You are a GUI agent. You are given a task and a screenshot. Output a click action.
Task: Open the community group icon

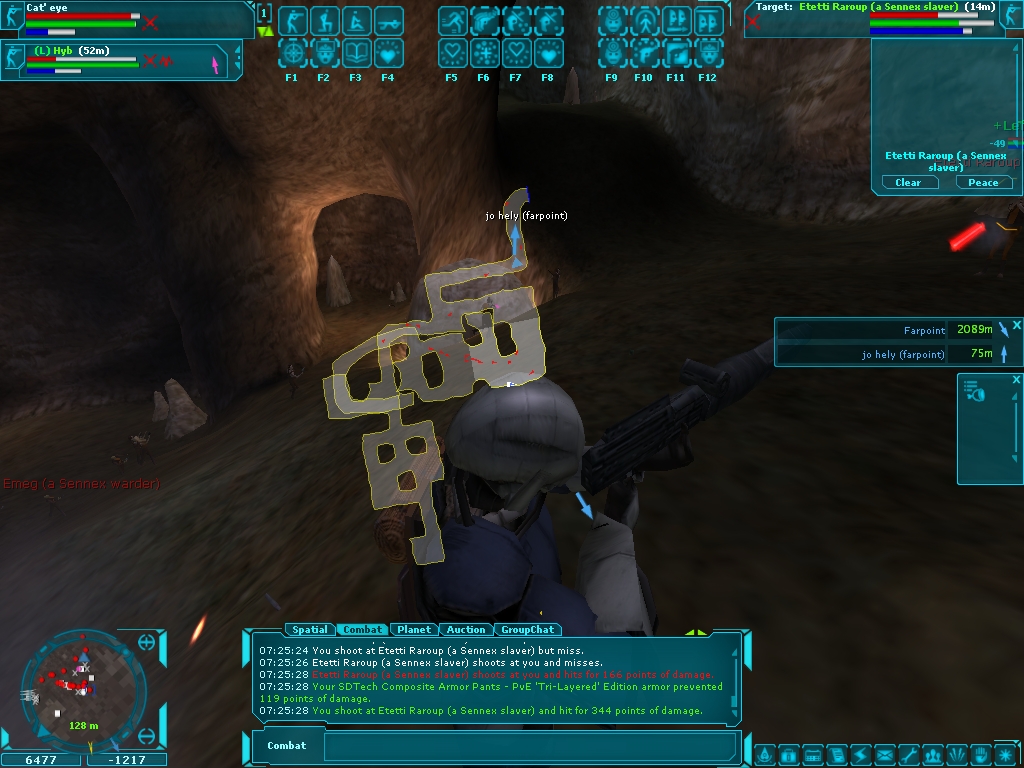[931, 754]
